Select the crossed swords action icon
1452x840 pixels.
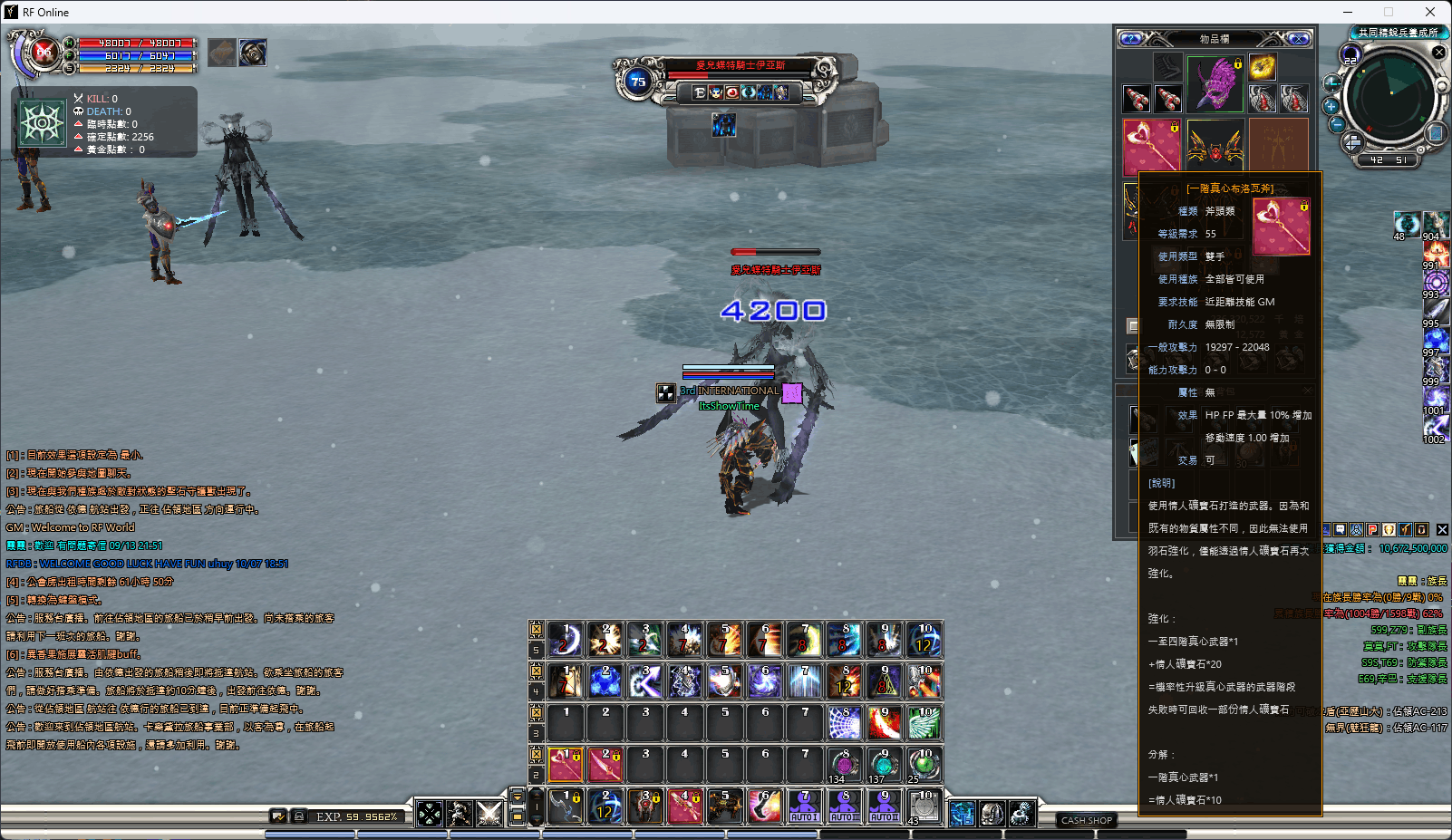pos(489,813)
